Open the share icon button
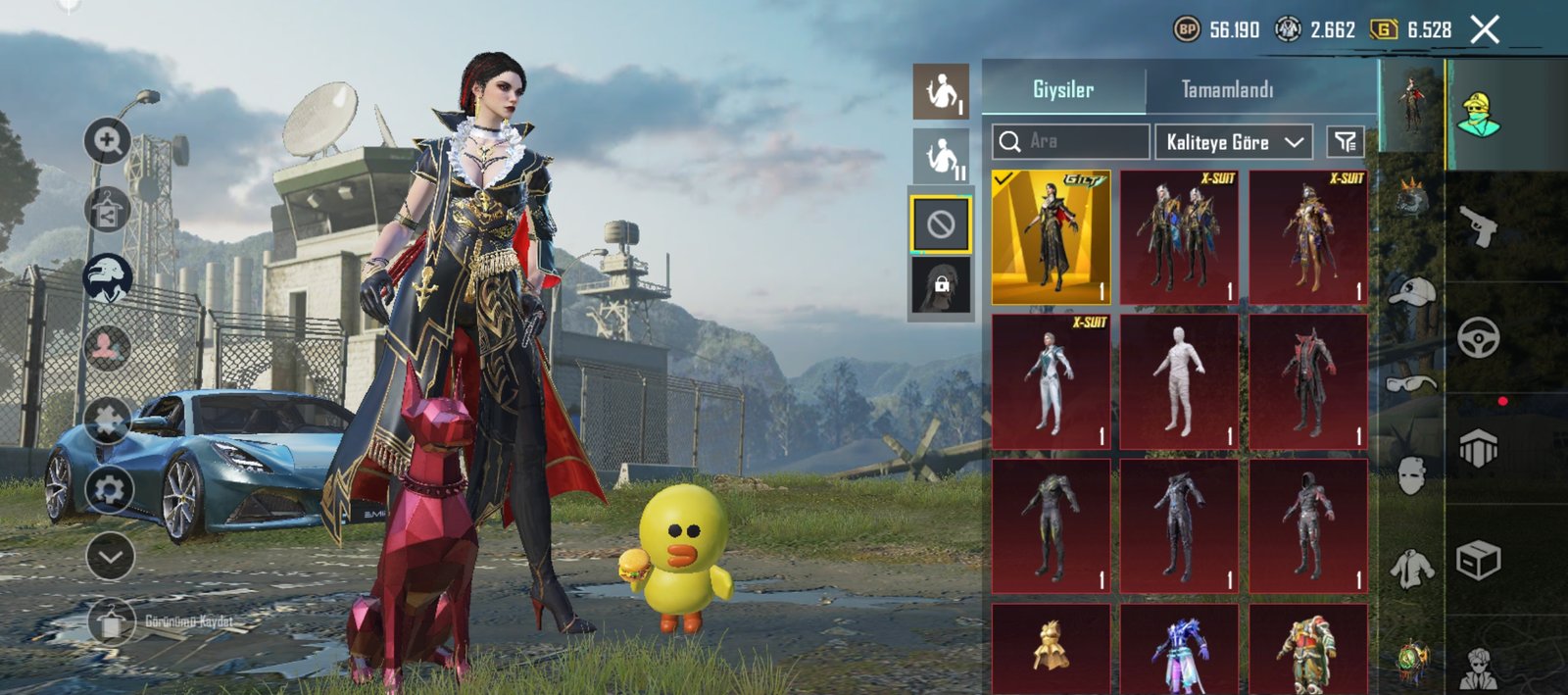 (108, 211)
